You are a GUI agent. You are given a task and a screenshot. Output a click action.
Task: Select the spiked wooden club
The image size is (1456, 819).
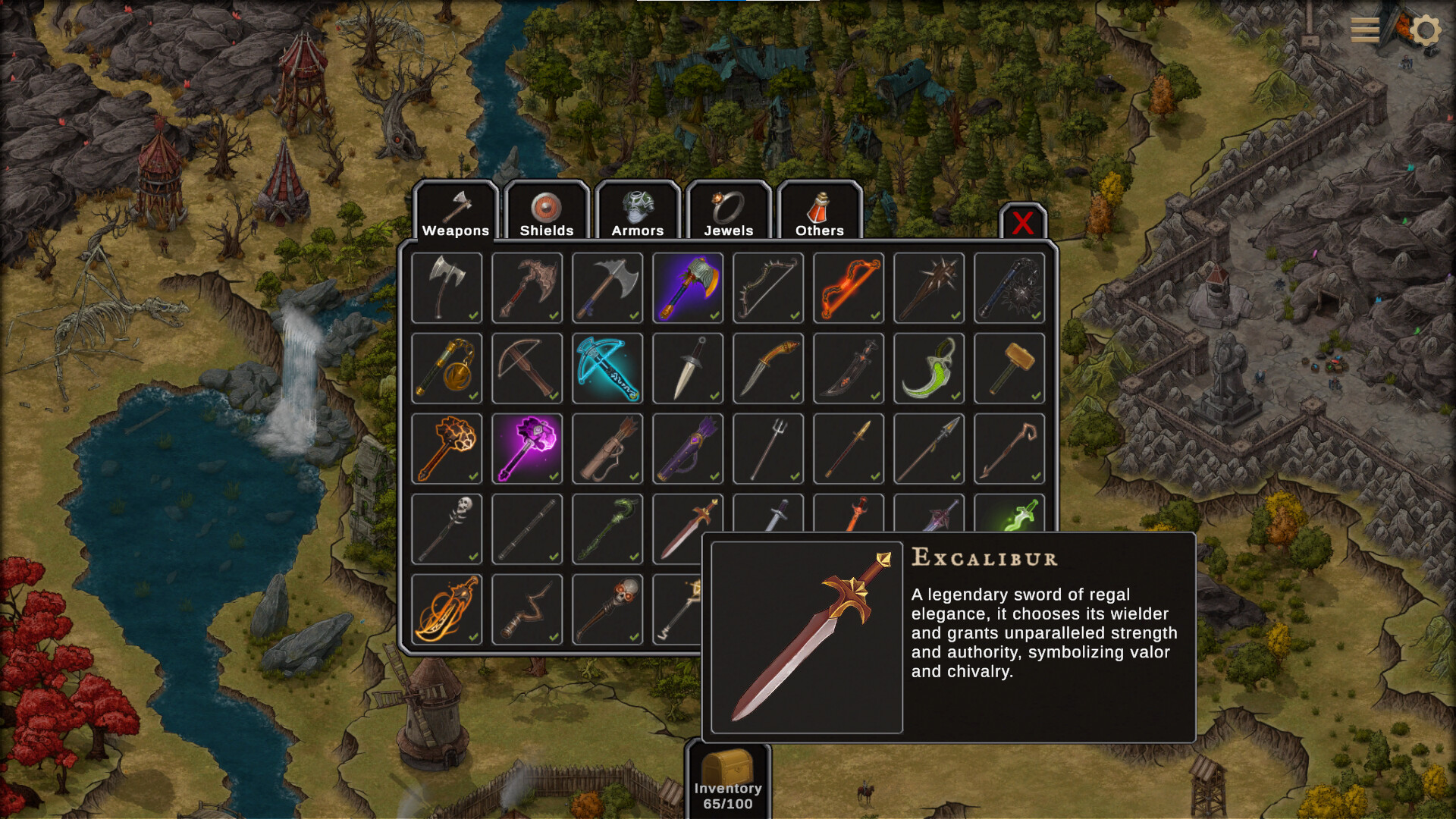pos(929,288)
